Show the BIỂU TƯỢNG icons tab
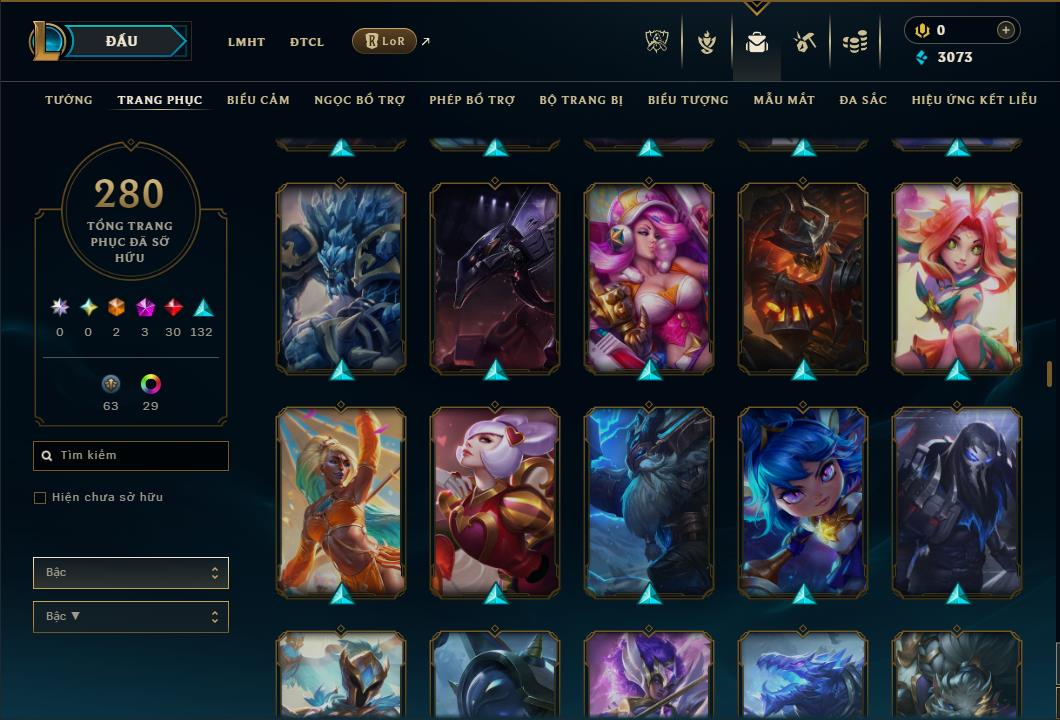1060x720 pixels. point(688,100)
